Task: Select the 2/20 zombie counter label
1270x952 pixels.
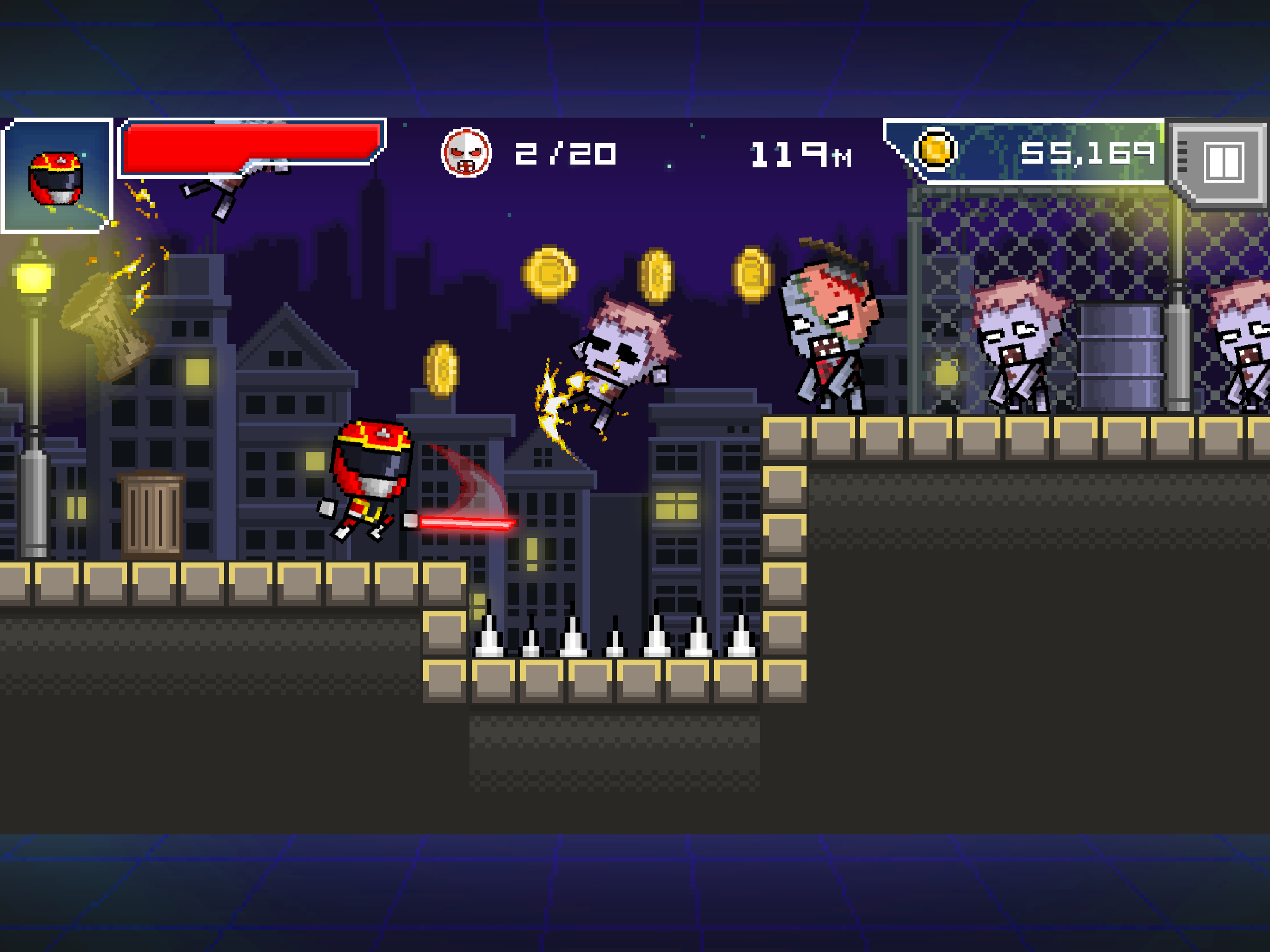Action: click(569, 154)
